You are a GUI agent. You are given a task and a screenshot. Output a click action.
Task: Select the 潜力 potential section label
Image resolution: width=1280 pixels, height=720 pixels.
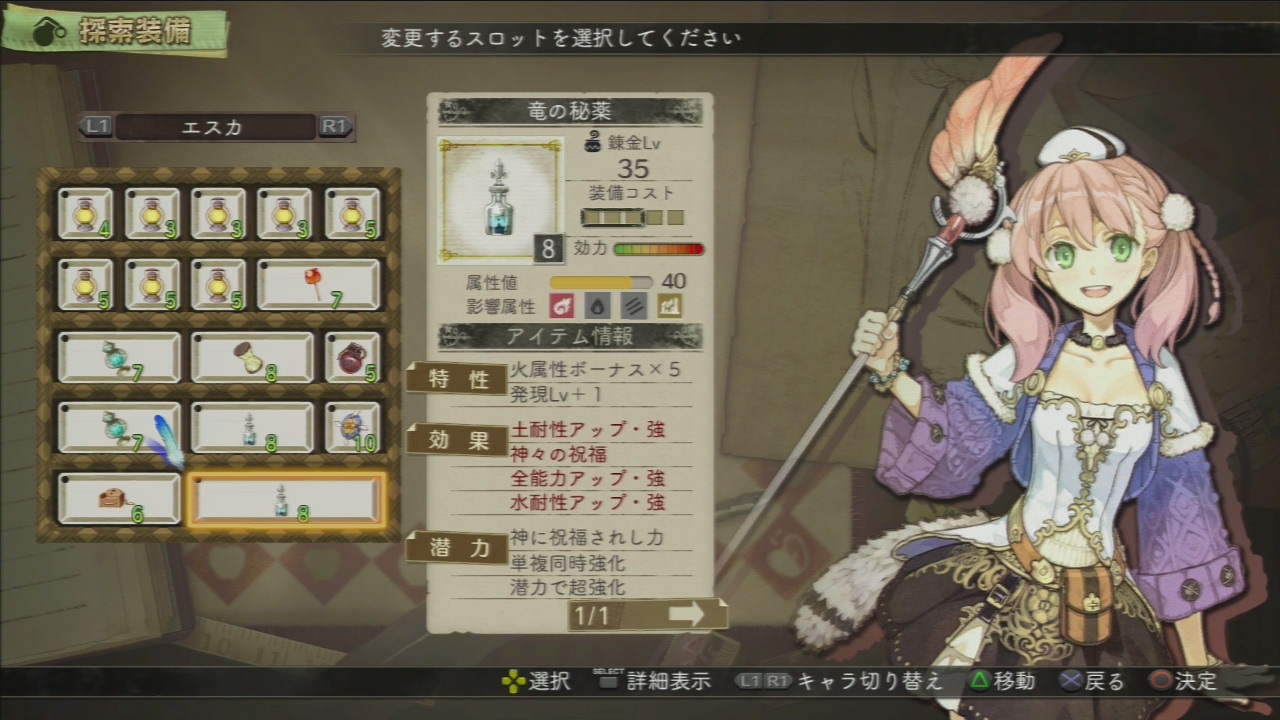pos(457,547)
